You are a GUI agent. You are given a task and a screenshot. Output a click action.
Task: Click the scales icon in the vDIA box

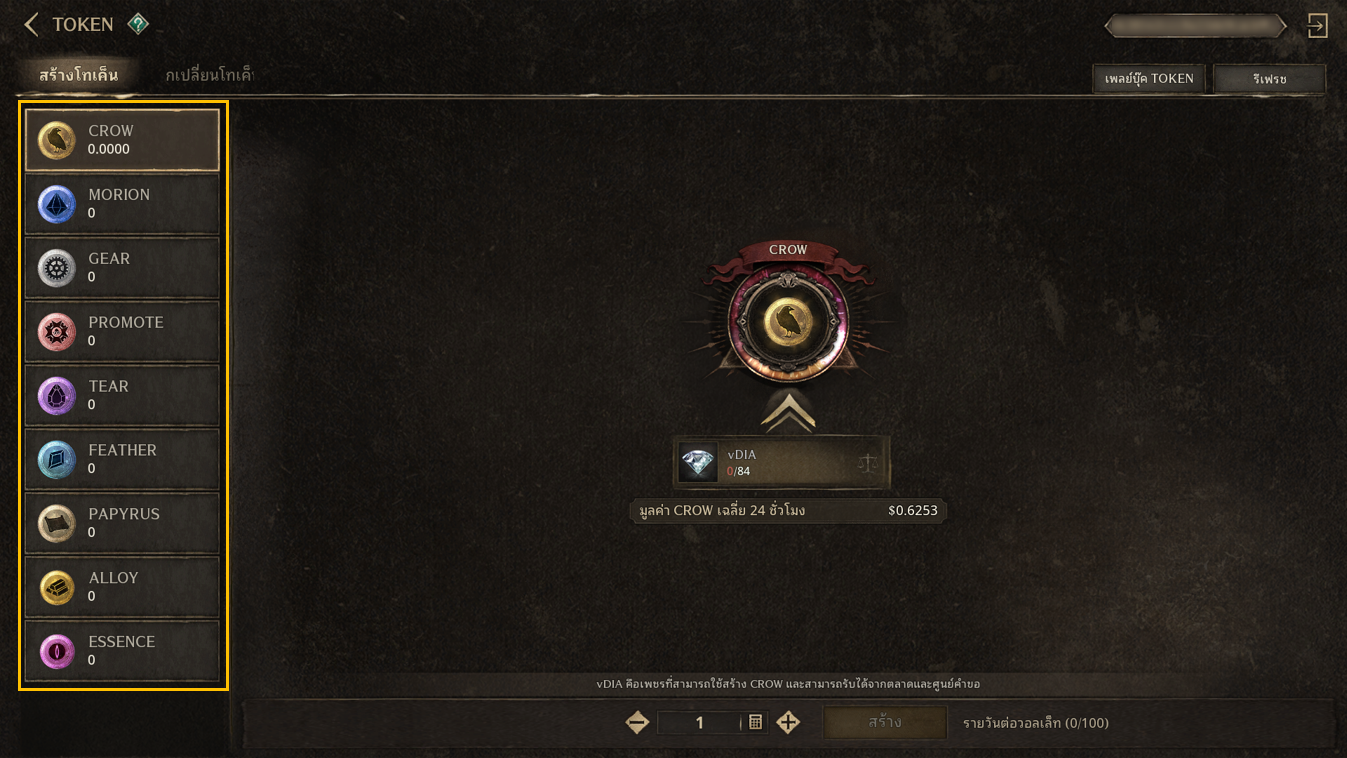tap(866, 463)
